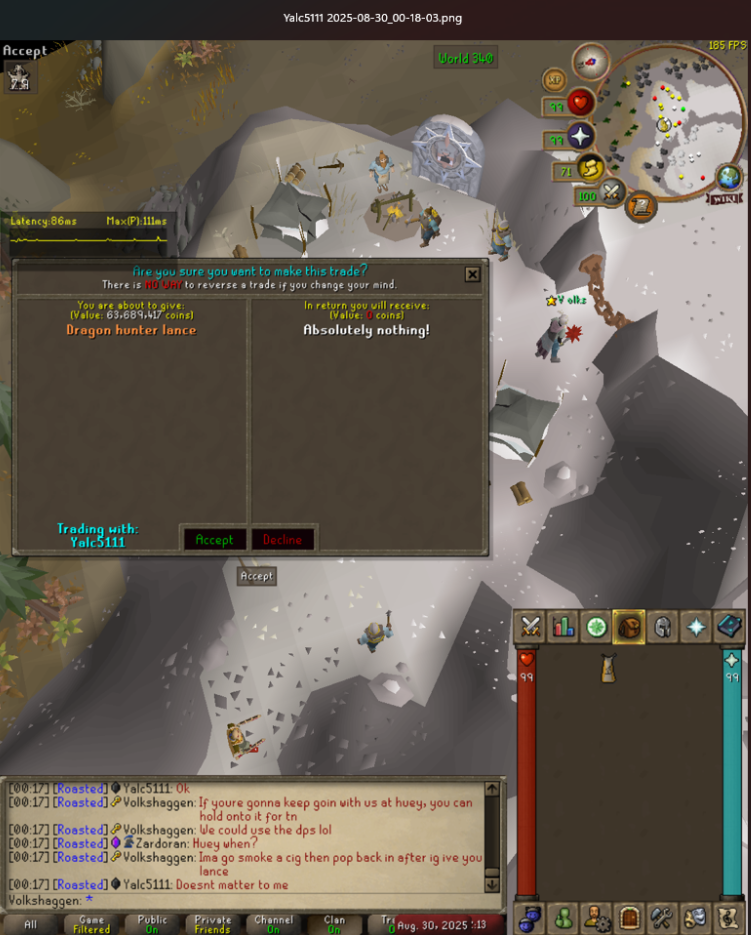This screenshot has height=935, width=751.
Task: Open the Prayer tab
Action: 695,626
